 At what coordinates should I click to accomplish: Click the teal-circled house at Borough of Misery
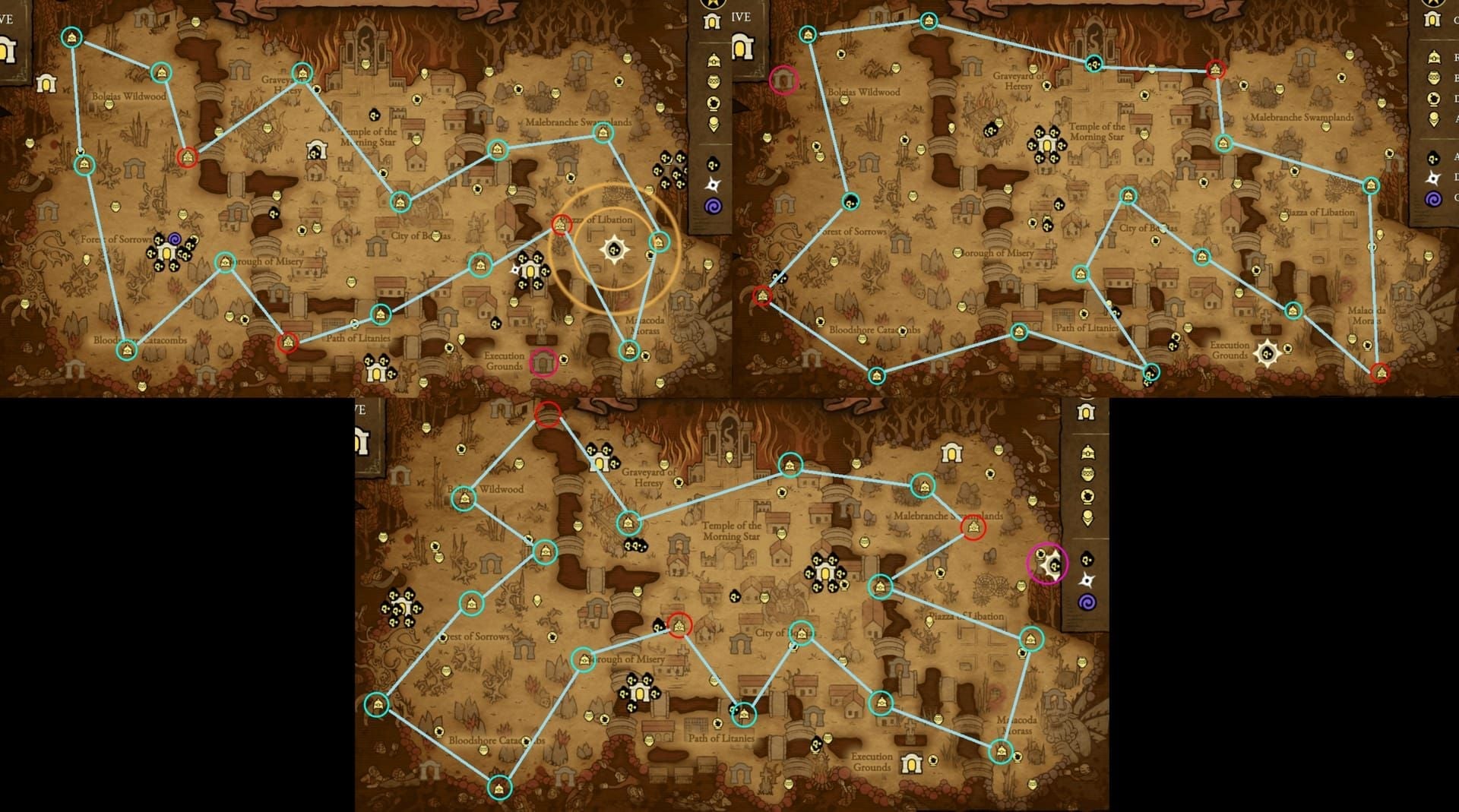(x=226, y=263)
